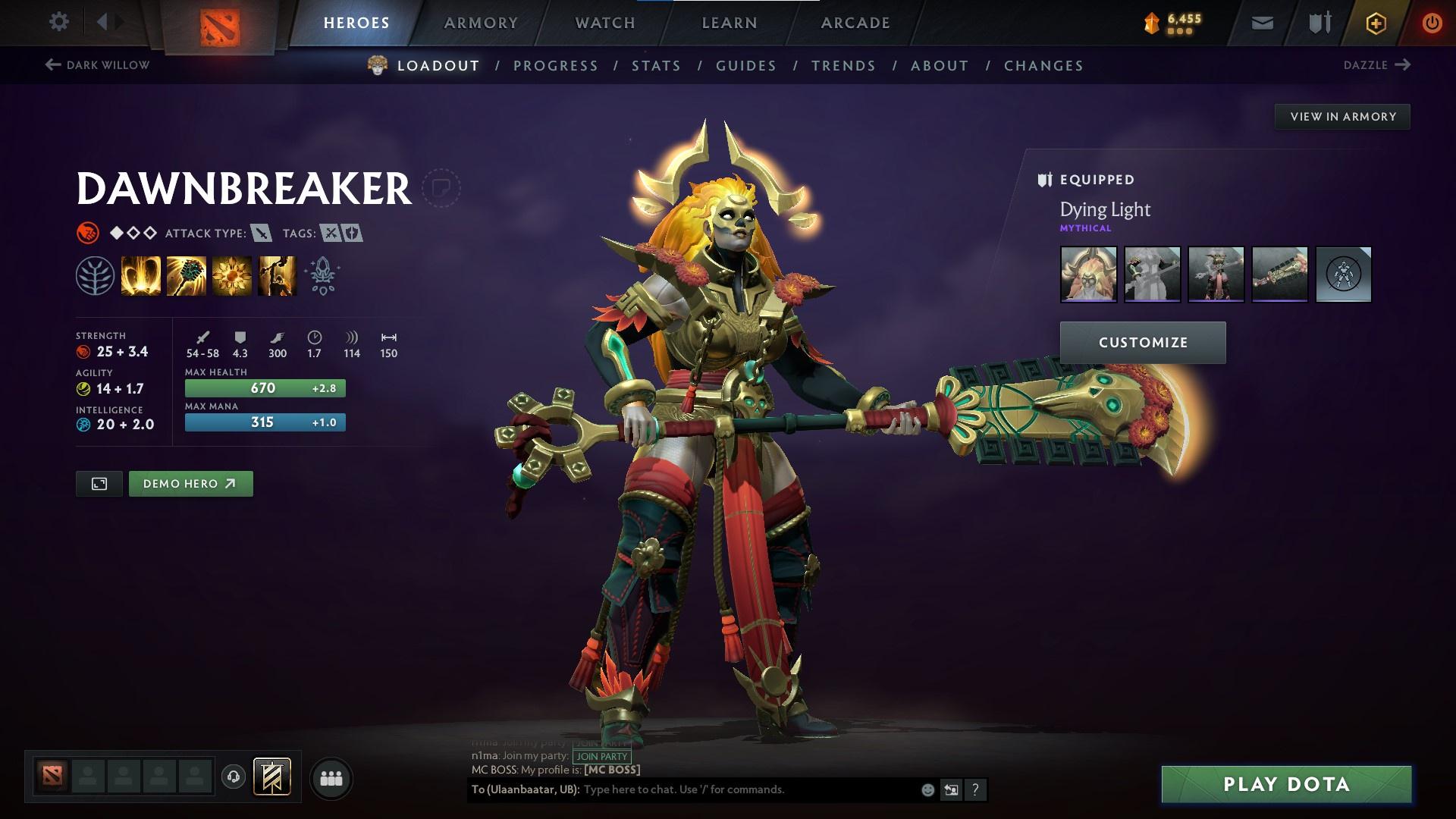Viewport: 1456px width, 819px height.
Task: Start matchmaking with Play Dota
Action: 1286,784
